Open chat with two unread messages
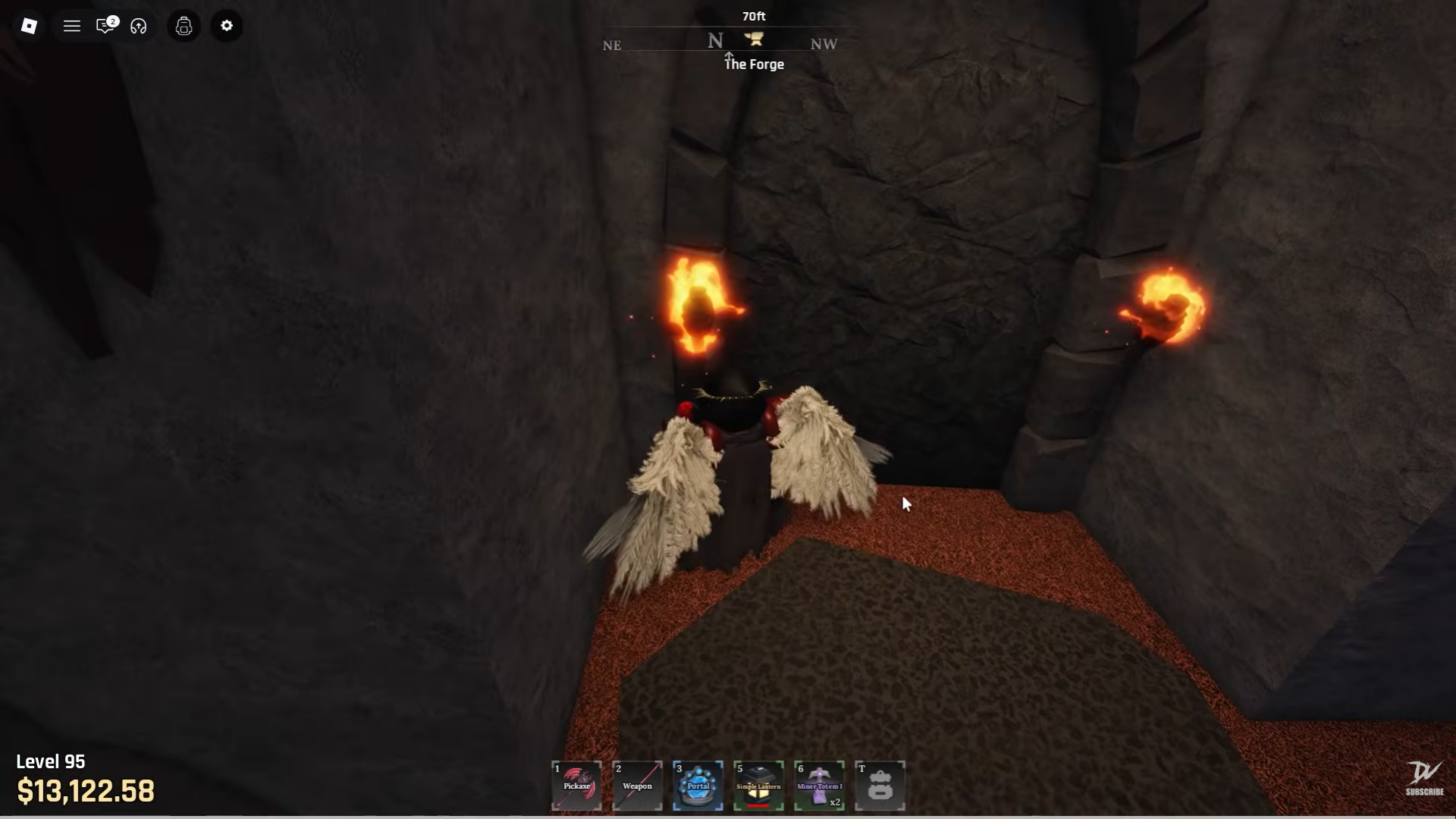Screen dimensions: 1456x819 105,26
